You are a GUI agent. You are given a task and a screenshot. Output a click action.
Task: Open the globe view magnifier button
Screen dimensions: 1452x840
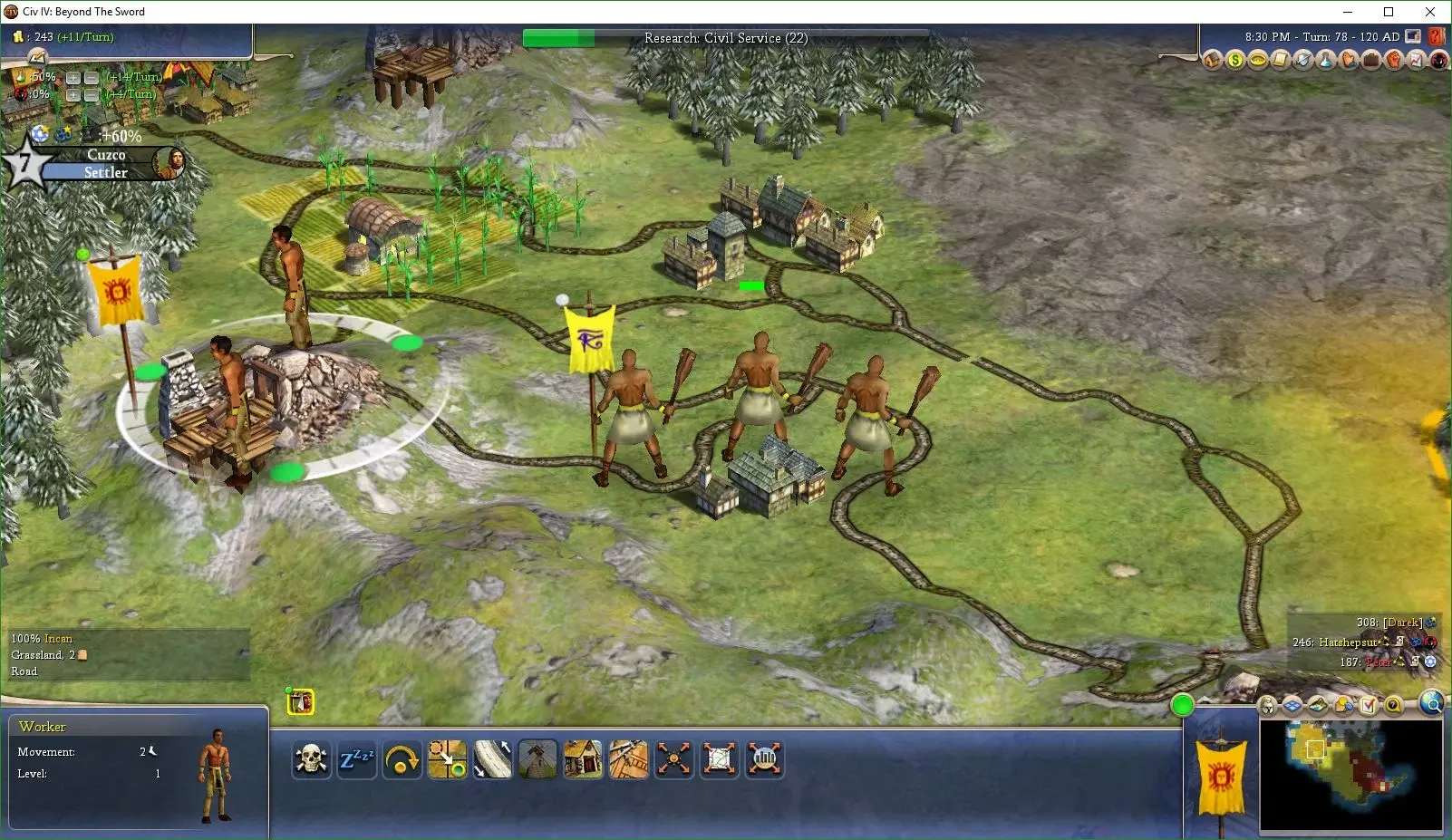(1432, 703)
